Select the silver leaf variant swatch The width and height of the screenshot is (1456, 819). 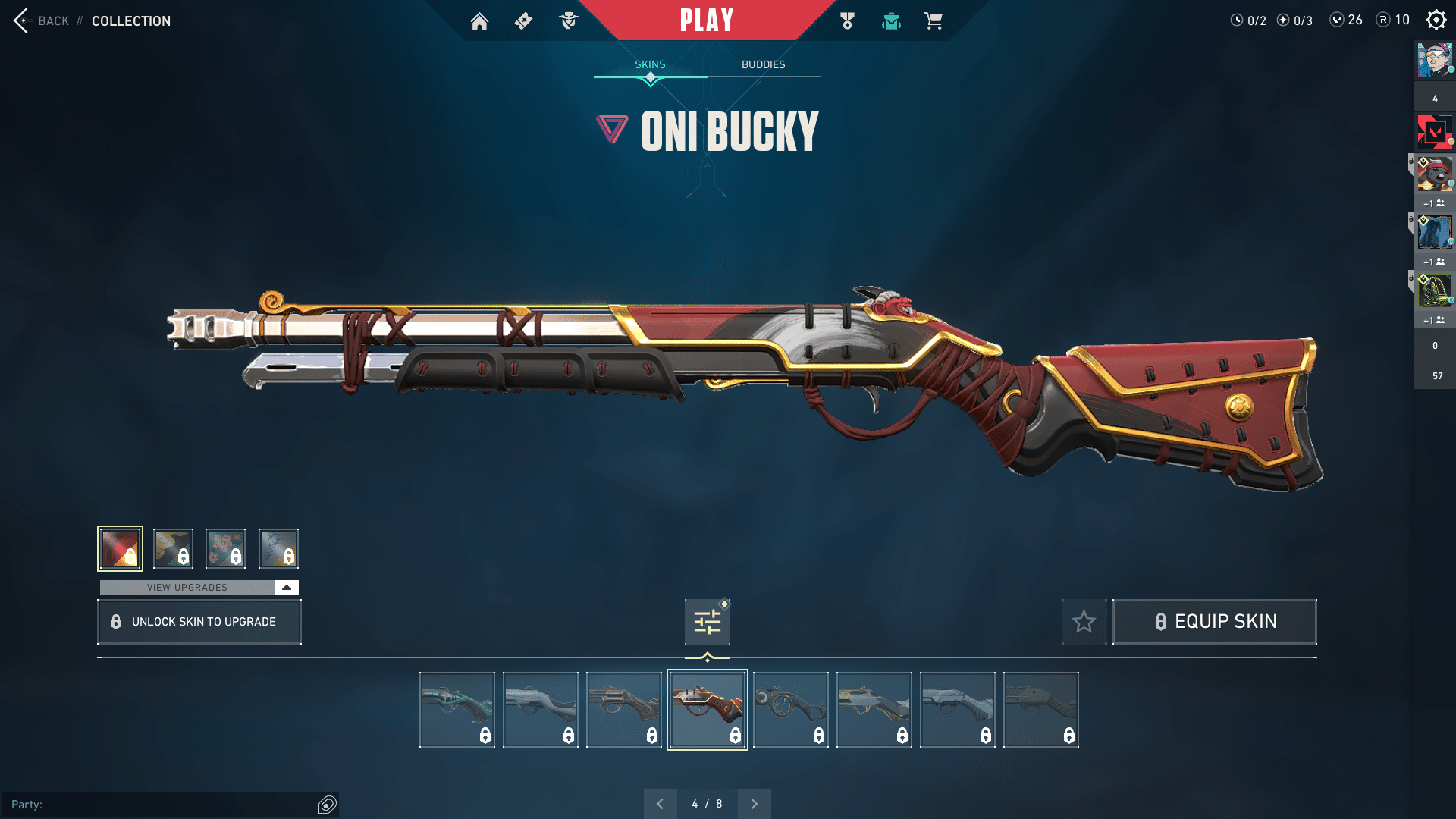(x=279, y=548)
